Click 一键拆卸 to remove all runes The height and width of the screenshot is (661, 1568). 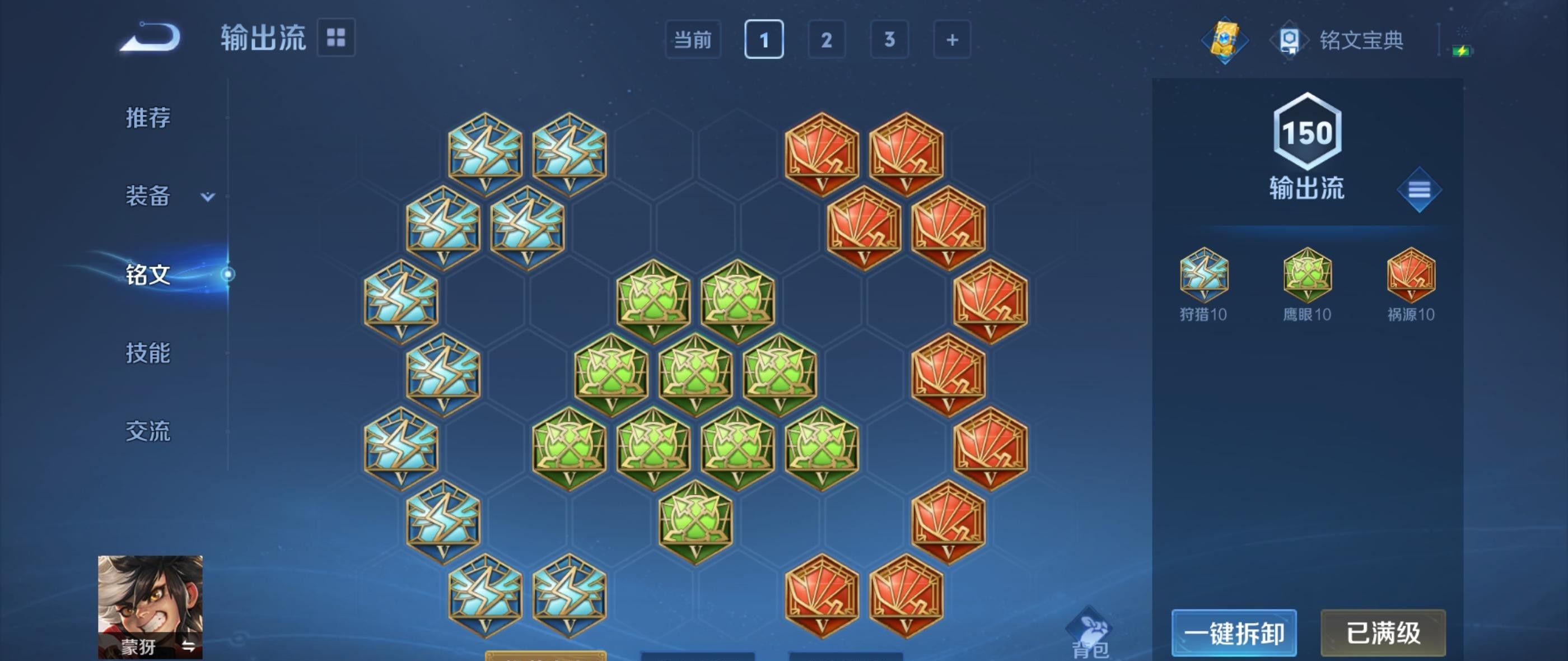tap(1234, 633)
